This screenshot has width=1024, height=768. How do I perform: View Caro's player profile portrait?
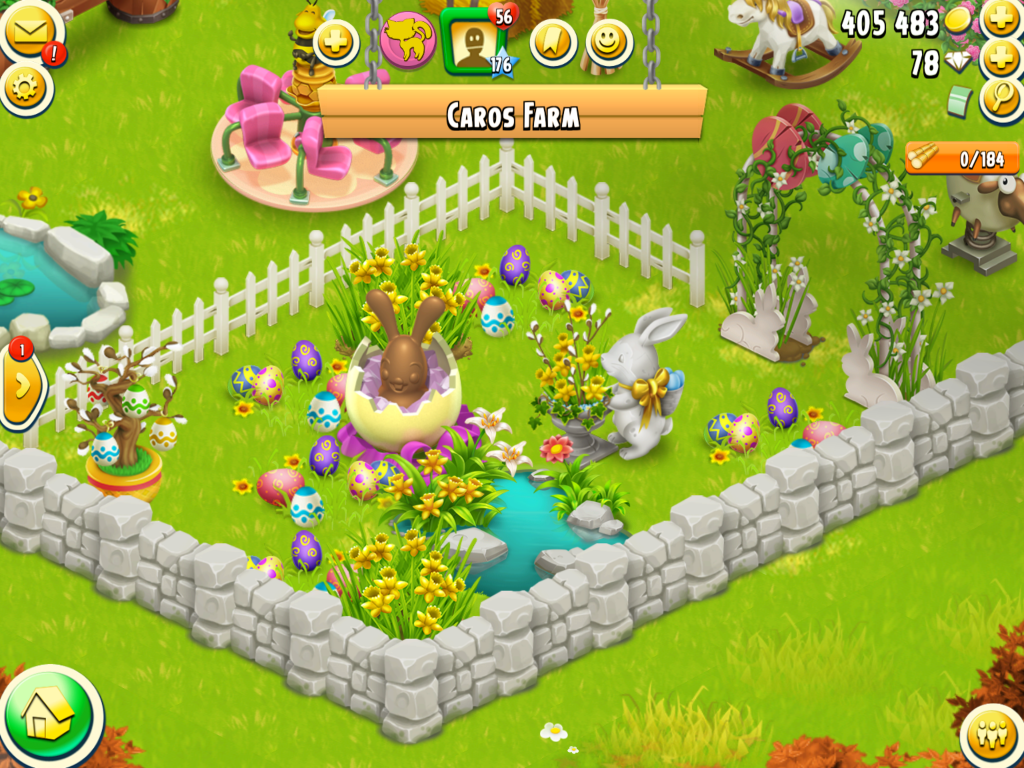pos(471,42)
